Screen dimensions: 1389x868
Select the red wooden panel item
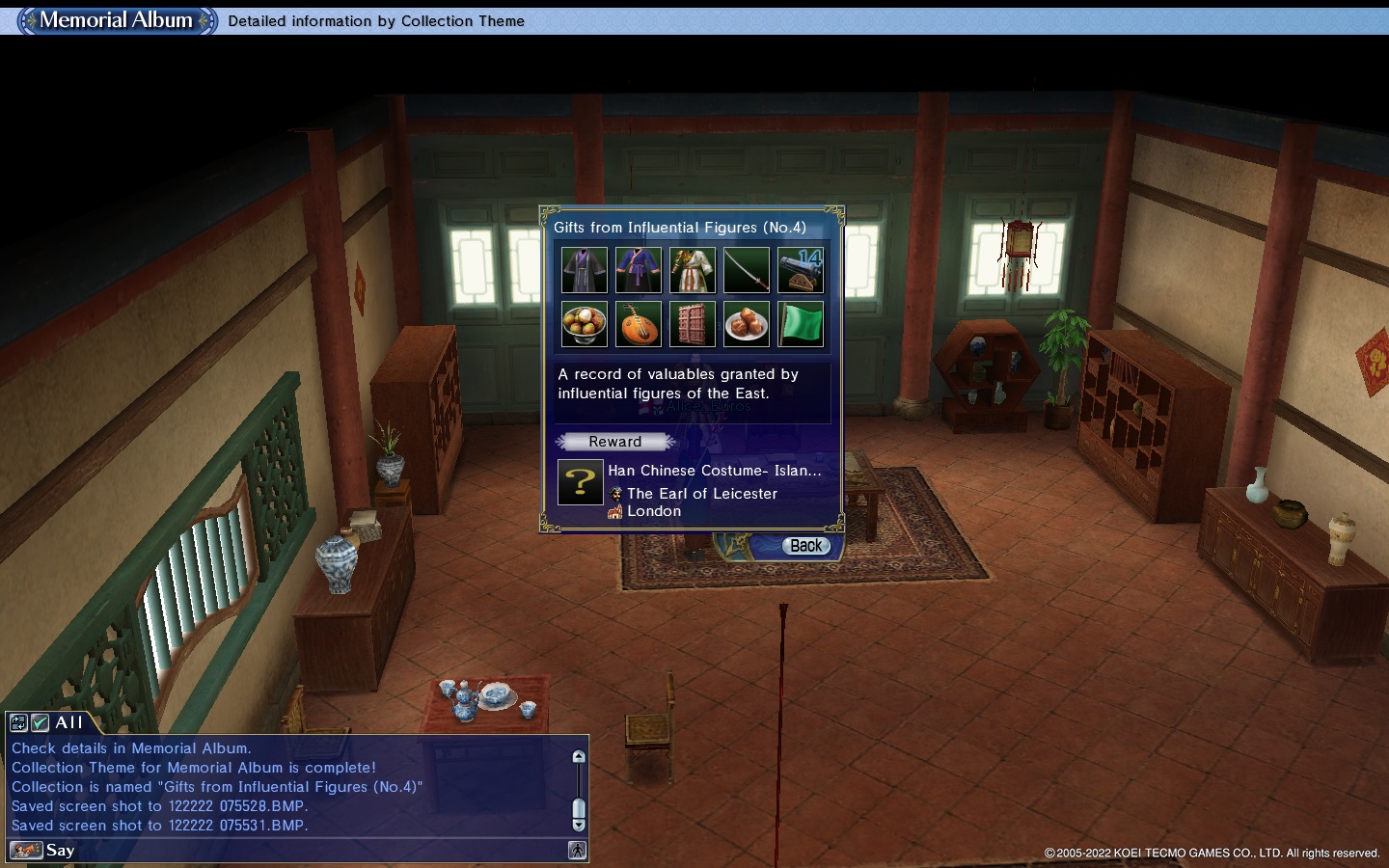pos(693,324)
